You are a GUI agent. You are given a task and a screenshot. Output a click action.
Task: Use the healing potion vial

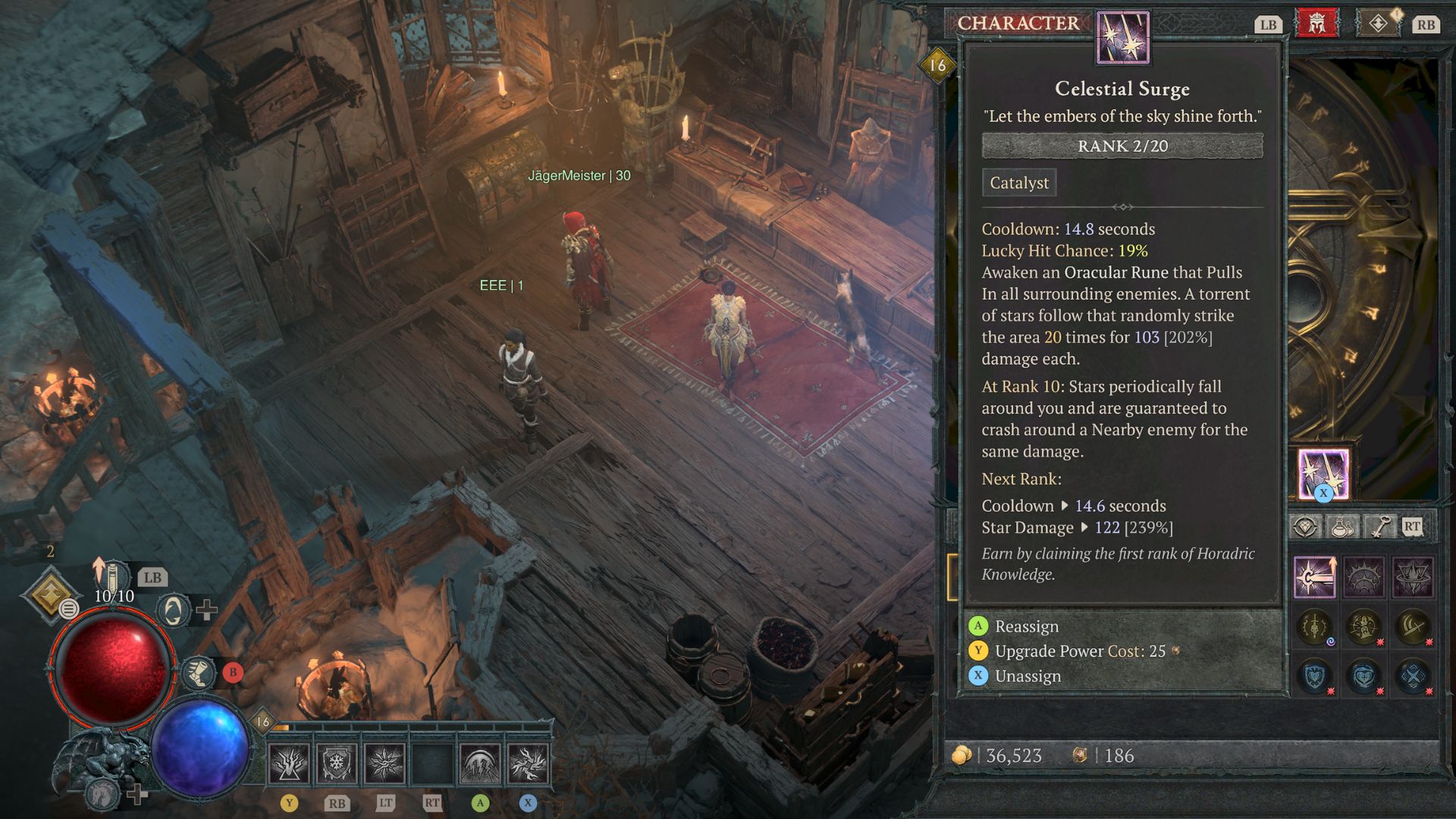[x=111, y=577]
